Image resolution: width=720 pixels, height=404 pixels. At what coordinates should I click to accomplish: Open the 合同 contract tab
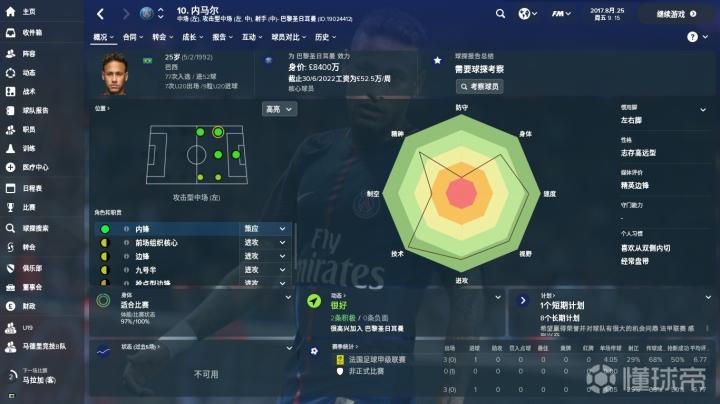[133, 36]
